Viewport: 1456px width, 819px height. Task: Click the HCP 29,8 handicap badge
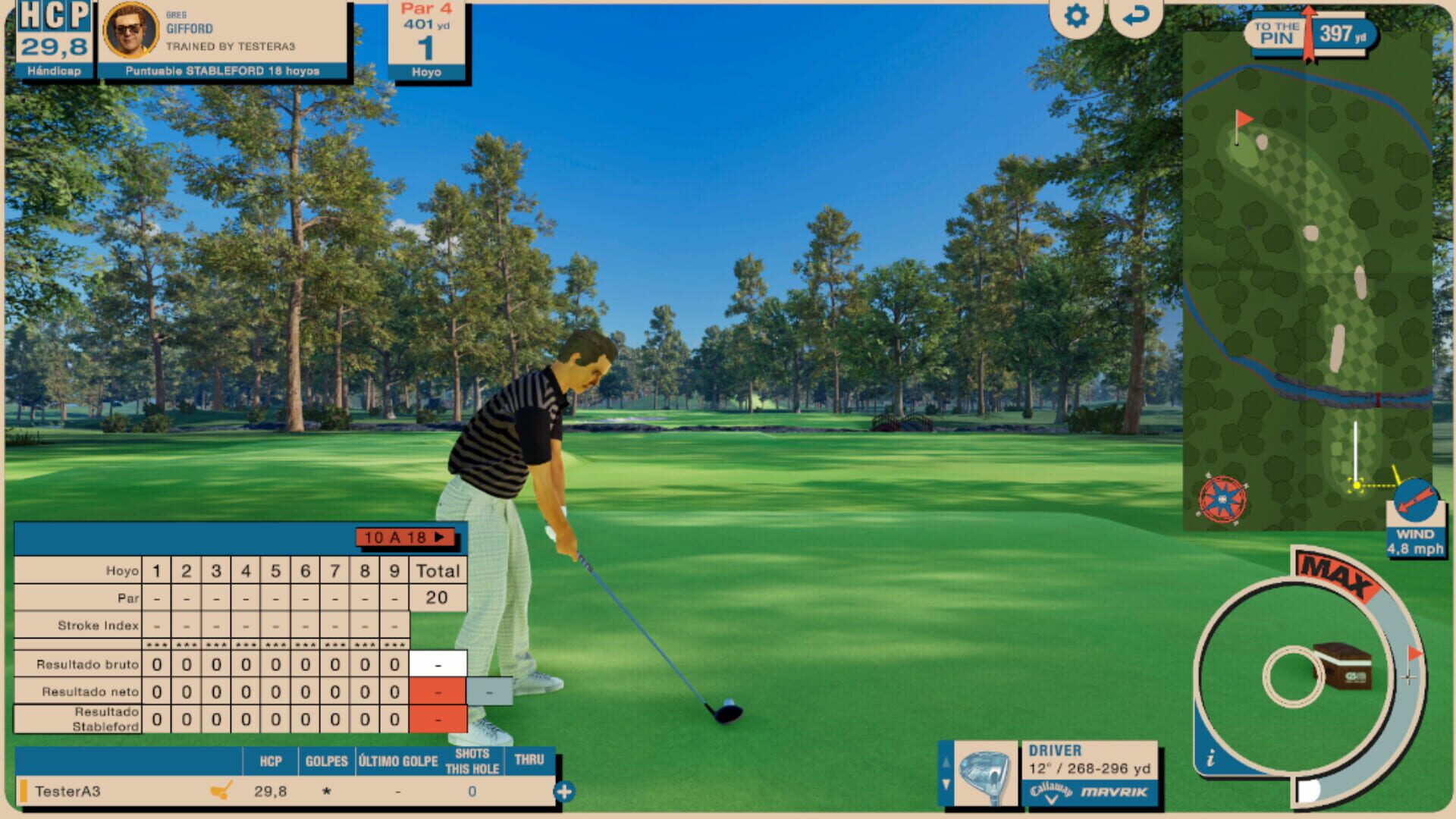pos(53,34)
